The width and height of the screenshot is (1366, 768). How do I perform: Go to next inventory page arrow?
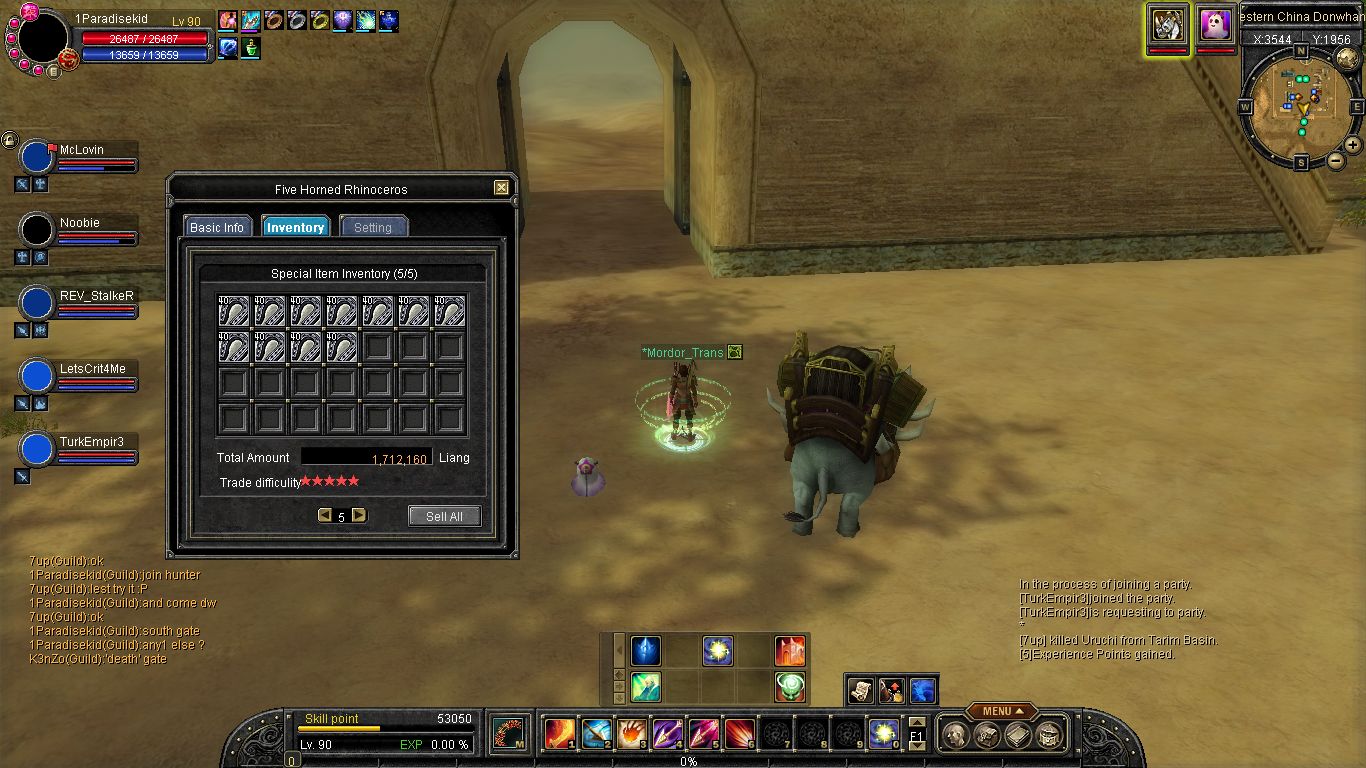coord(359,516)
